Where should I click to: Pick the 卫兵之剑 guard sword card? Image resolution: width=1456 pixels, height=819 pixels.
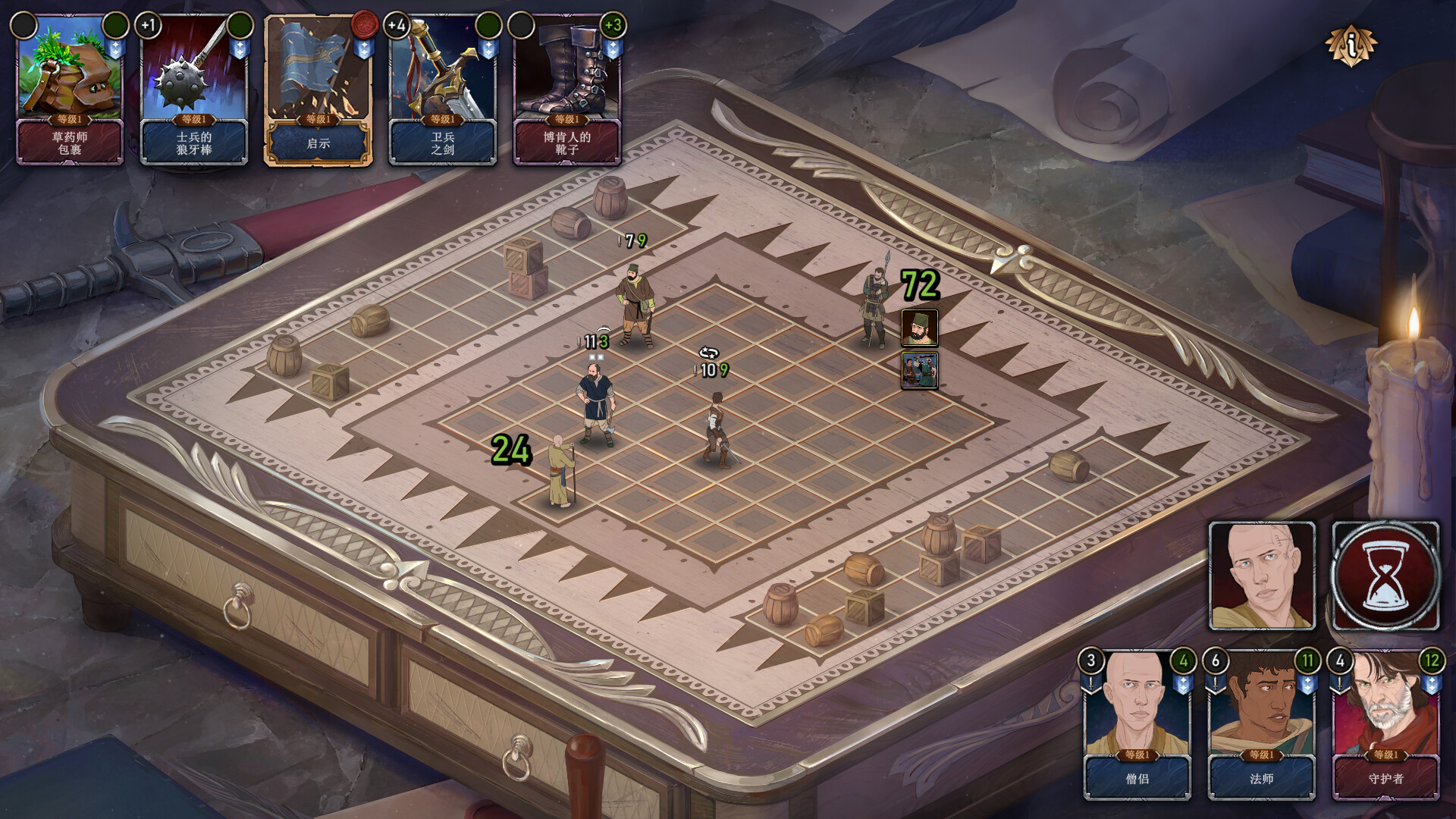(443, 89)
